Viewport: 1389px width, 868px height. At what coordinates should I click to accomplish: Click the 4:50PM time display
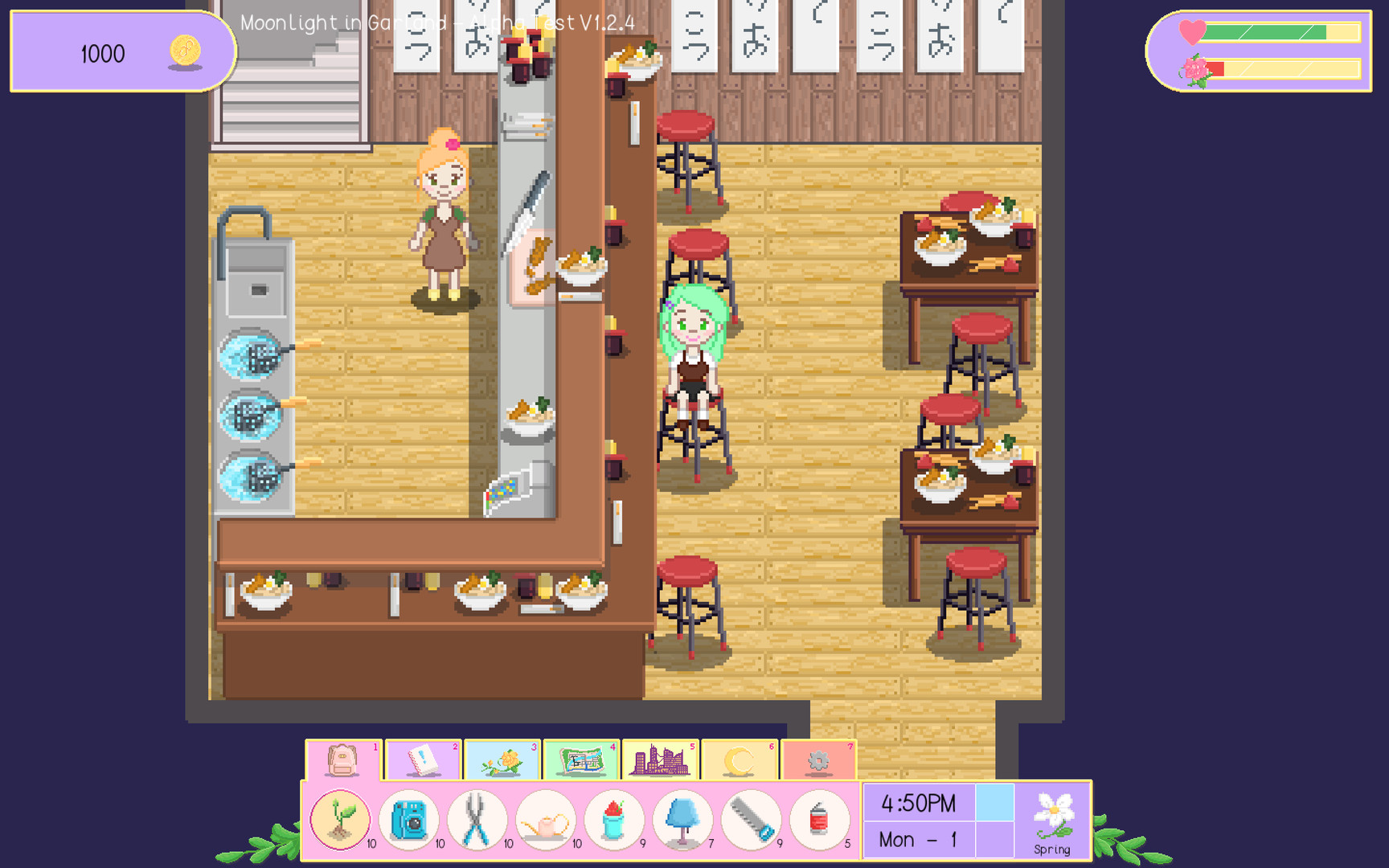tap(916, 802)
